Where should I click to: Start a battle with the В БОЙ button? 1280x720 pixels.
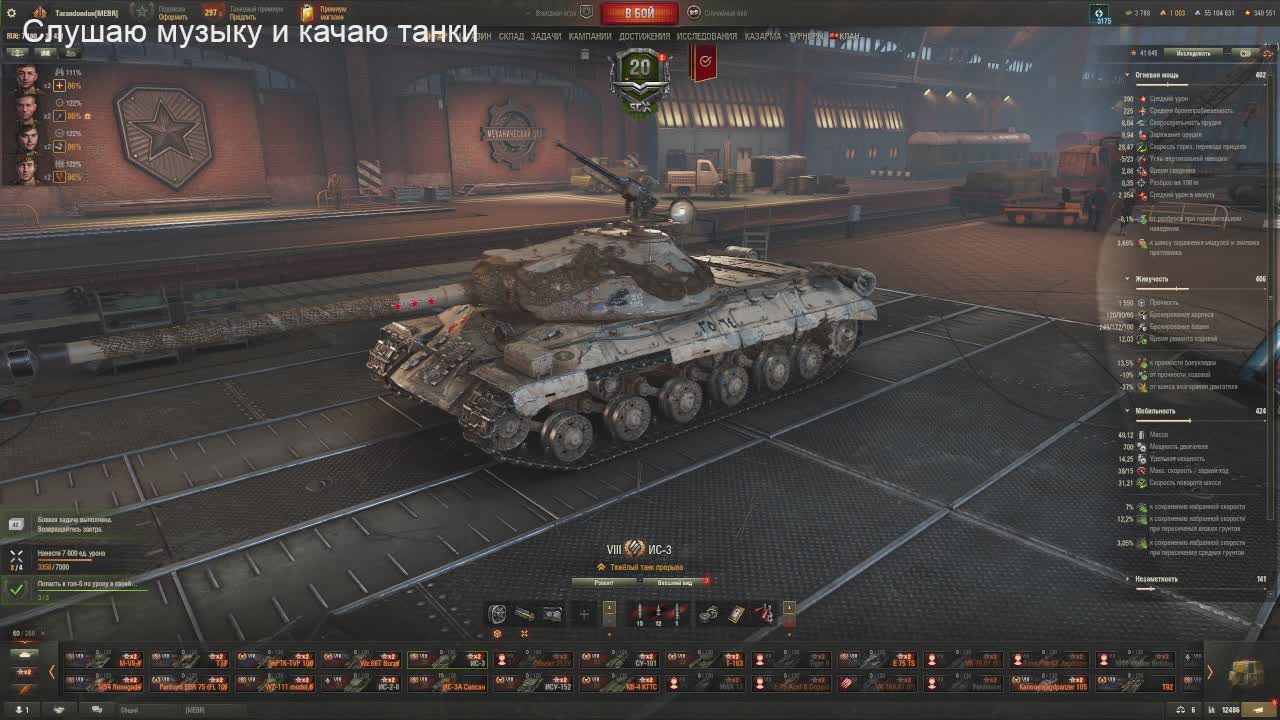tap(639, 13)
